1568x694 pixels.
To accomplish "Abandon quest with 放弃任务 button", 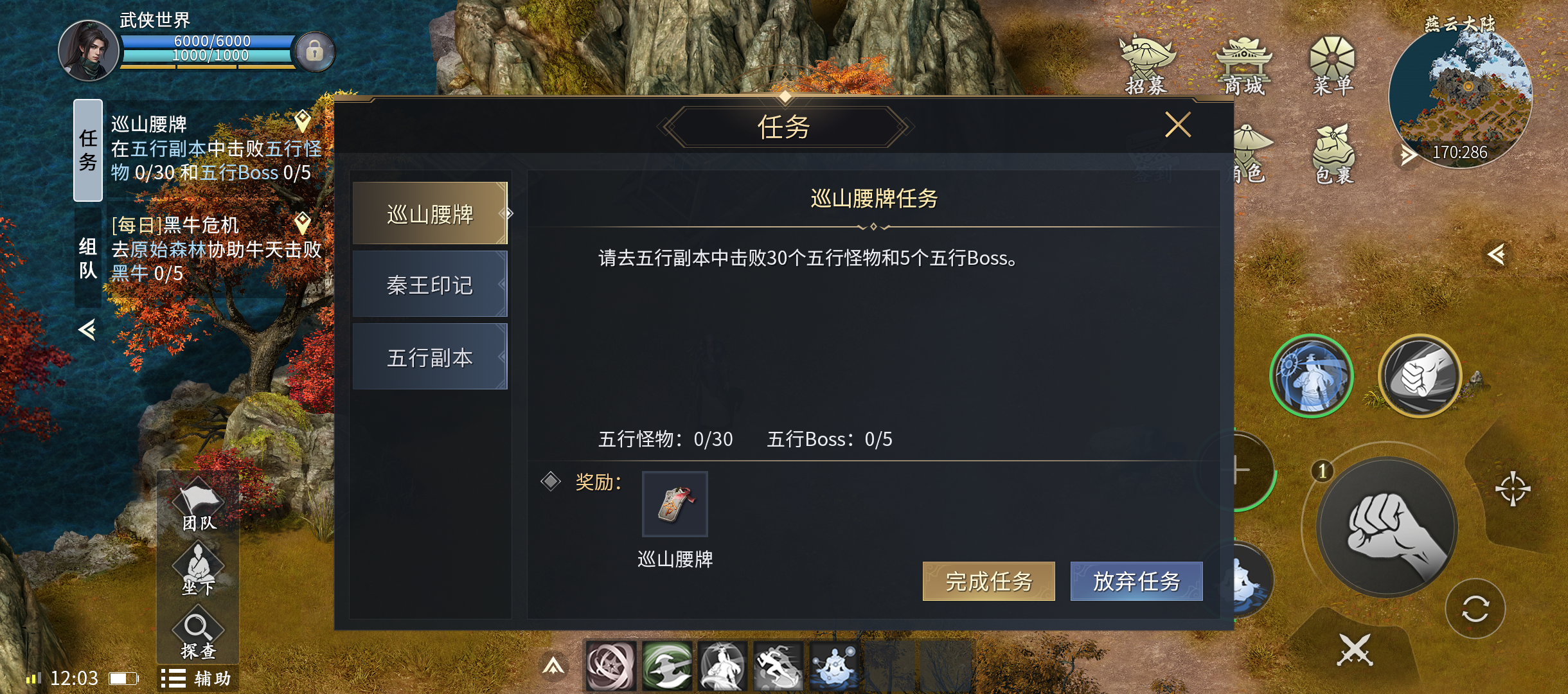I will [1136, 582].
